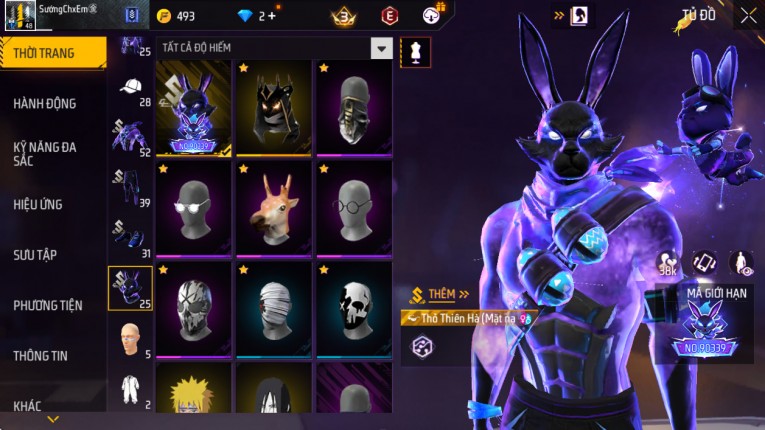Switch to Hành Động tab
765x430 pixels.
point(46,103)
